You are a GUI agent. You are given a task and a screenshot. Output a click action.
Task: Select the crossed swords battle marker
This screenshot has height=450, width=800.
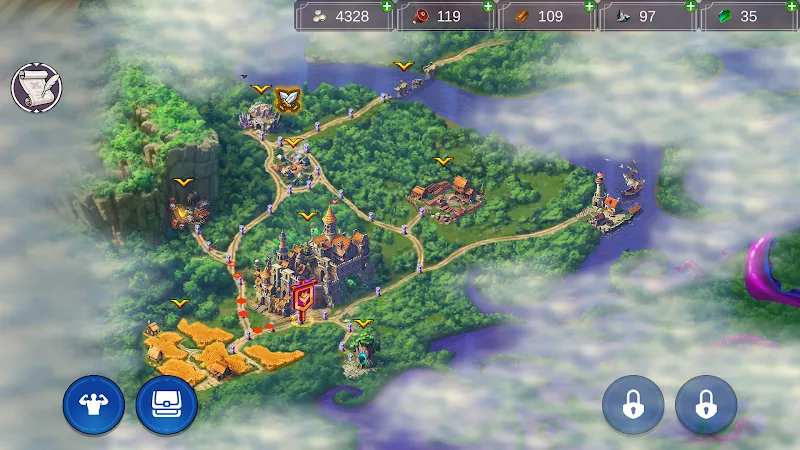(288, 99)
